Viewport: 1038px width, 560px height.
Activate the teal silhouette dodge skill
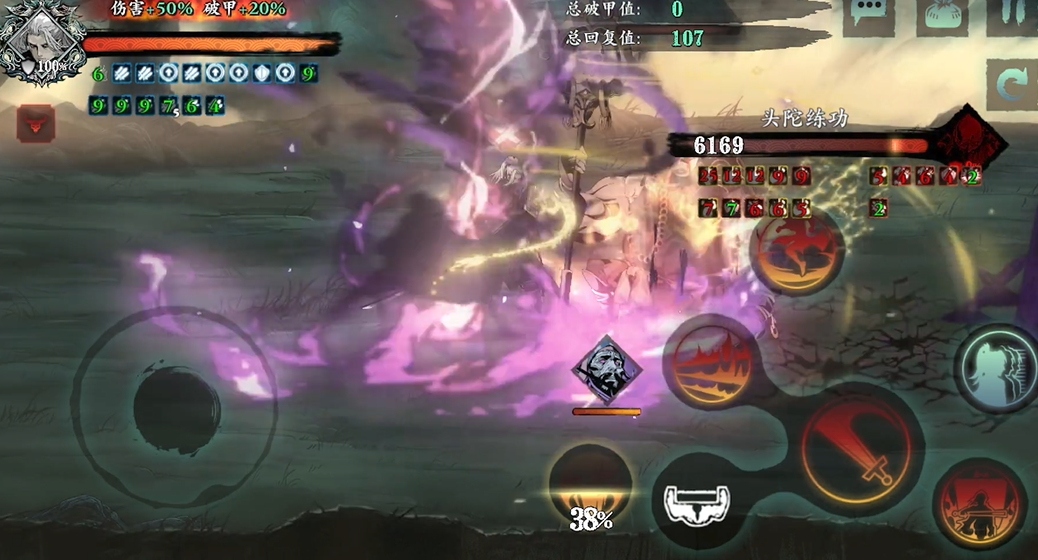click(998, 367)
